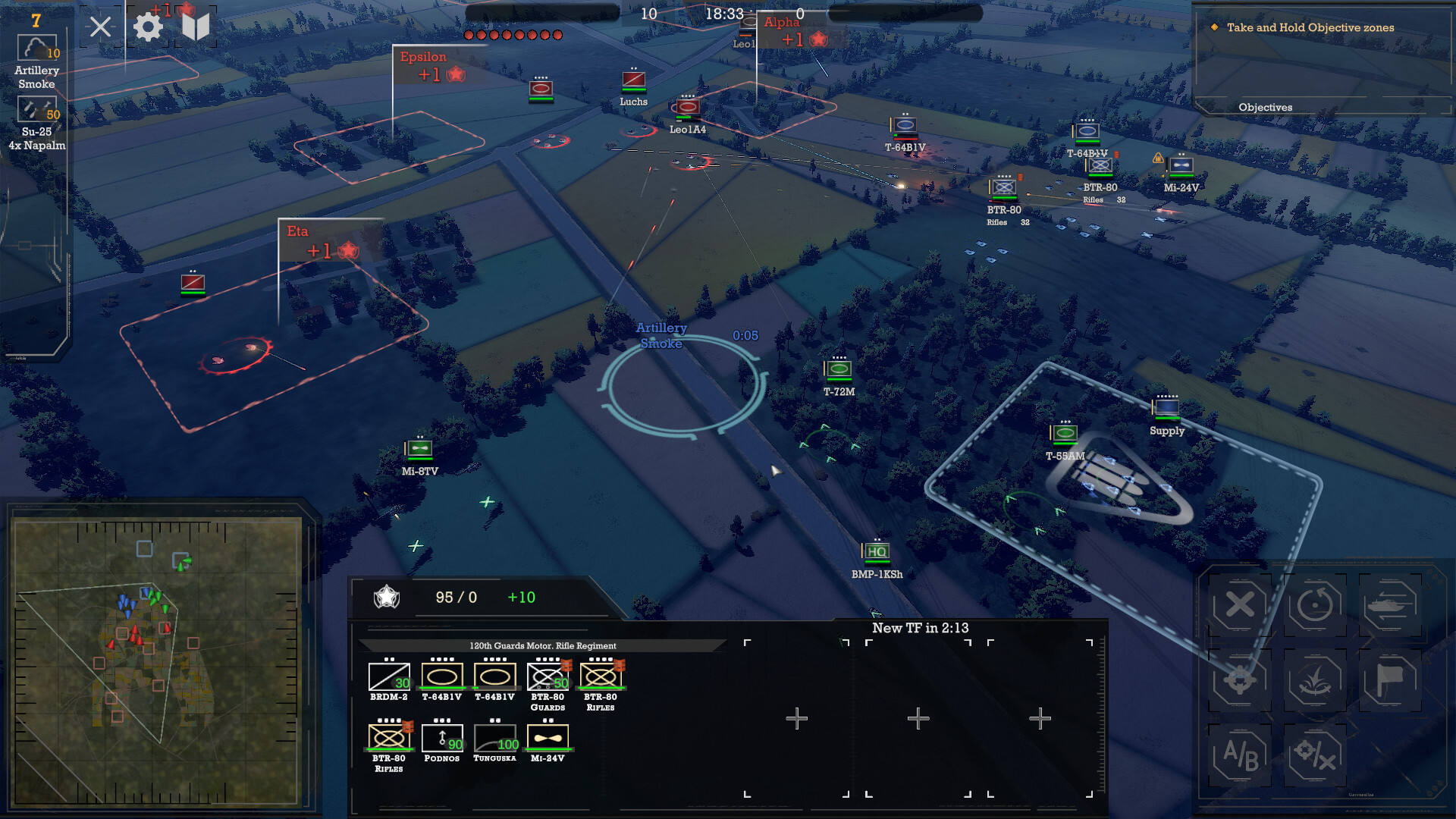Click the cancel order X command button

(x=1240, y=605)
